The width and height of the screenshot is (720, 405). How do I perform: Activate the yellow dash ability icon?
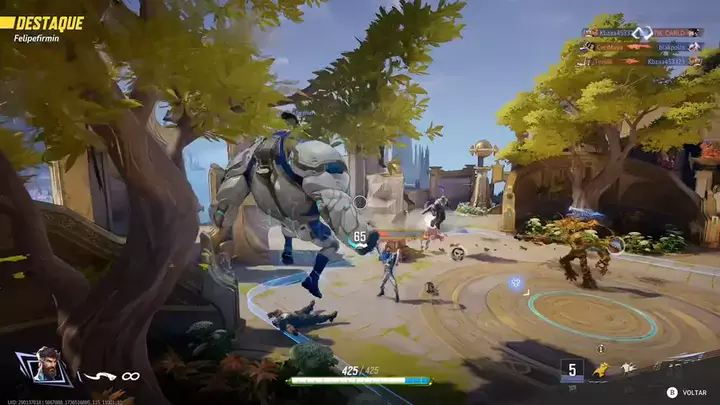point(600,370)
